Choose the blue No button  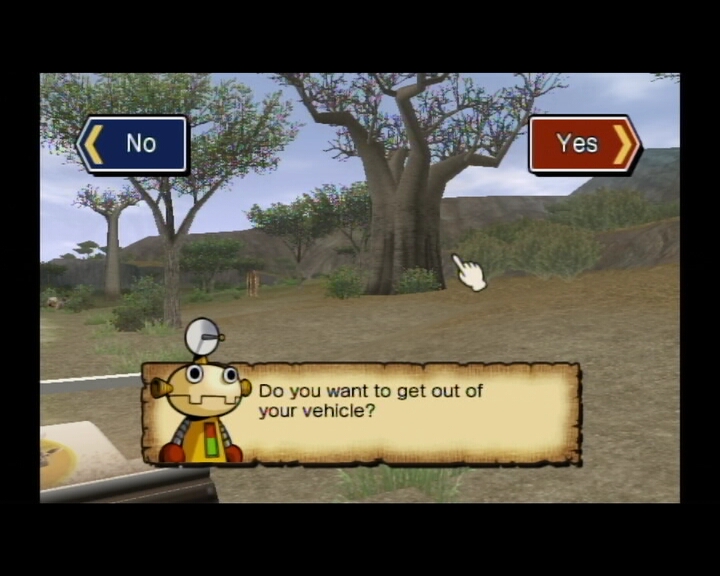[x=134, y=144]
